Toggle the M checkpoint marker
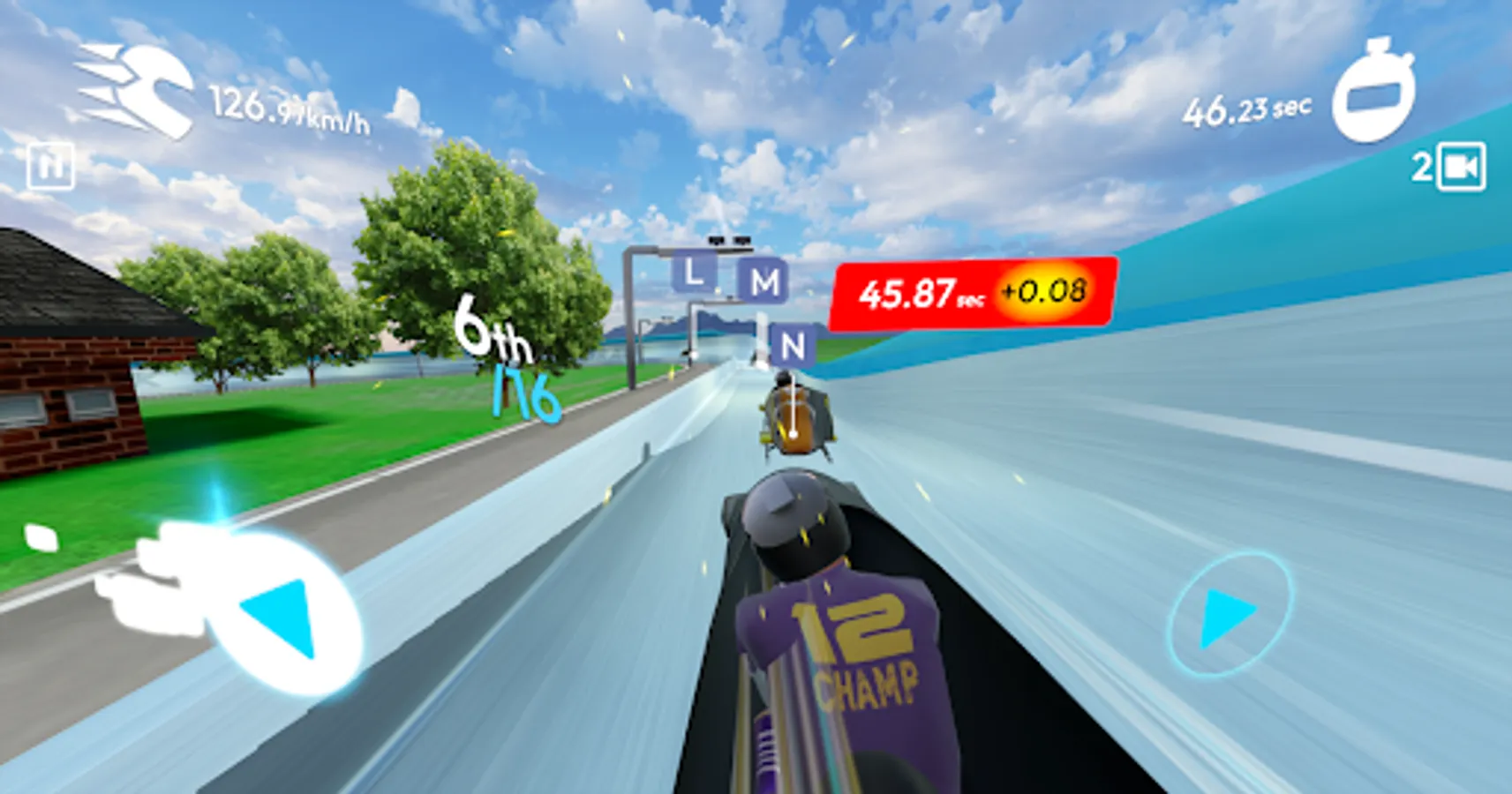The height and width of the screenshot is (794, 1512). click(x=764, y=284)
